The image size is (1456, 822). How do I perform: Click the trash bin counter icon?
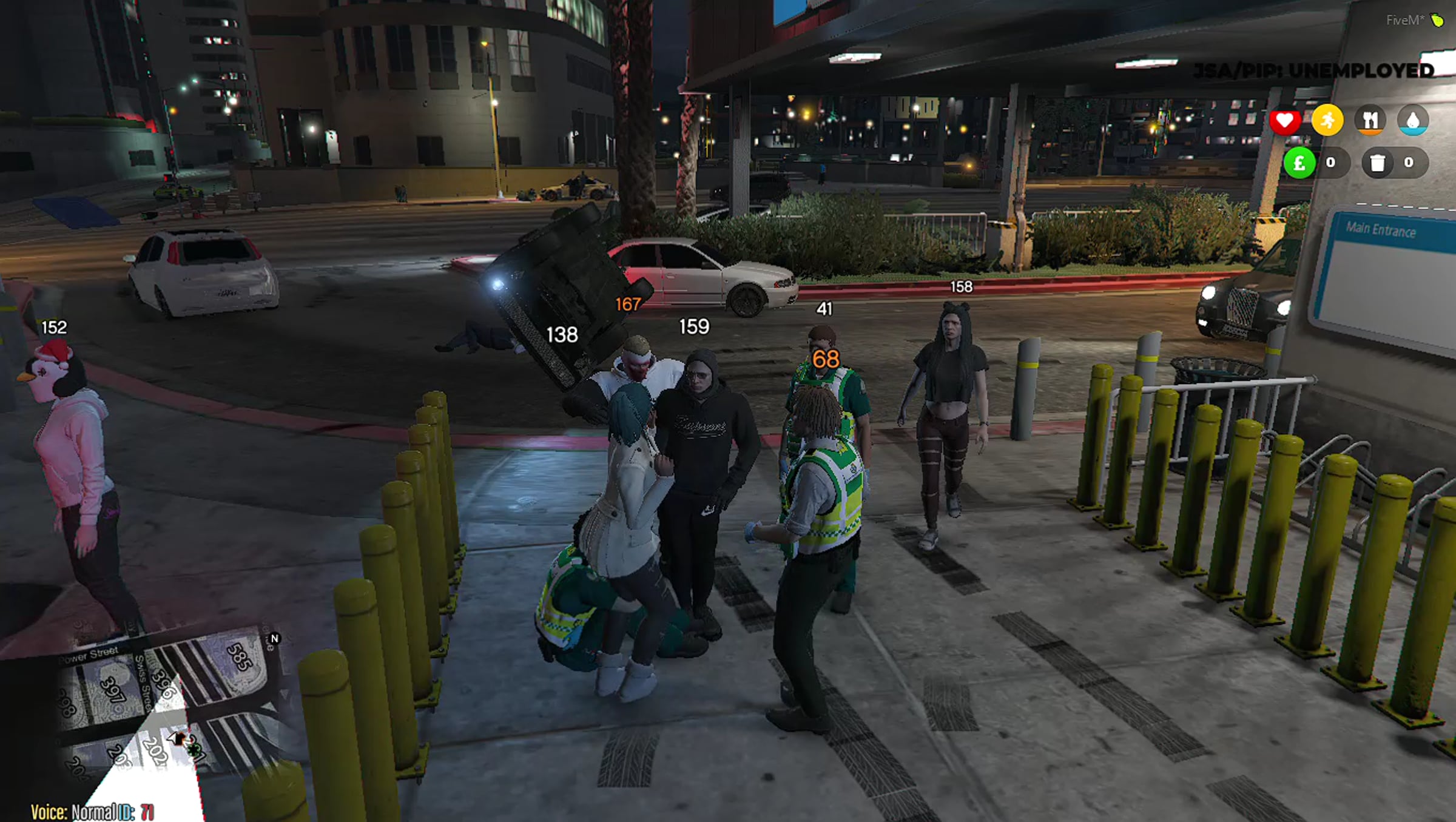1378,163
